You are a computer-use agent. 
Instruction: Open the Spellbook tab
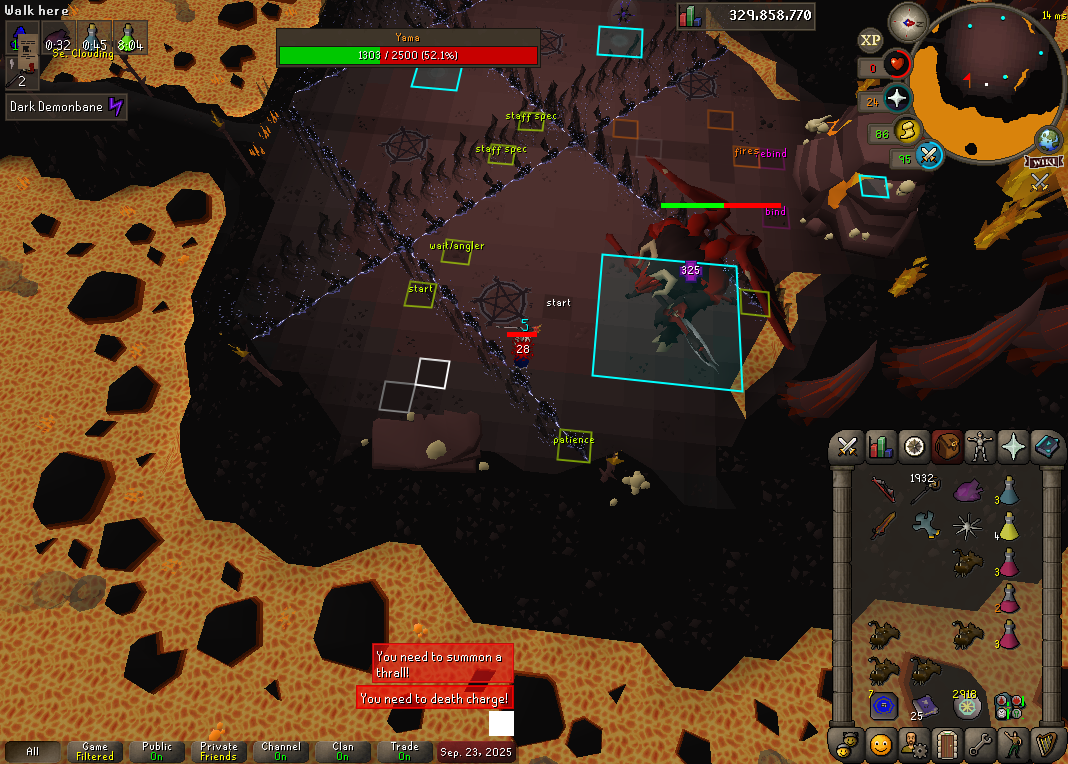click(1046, 446)
